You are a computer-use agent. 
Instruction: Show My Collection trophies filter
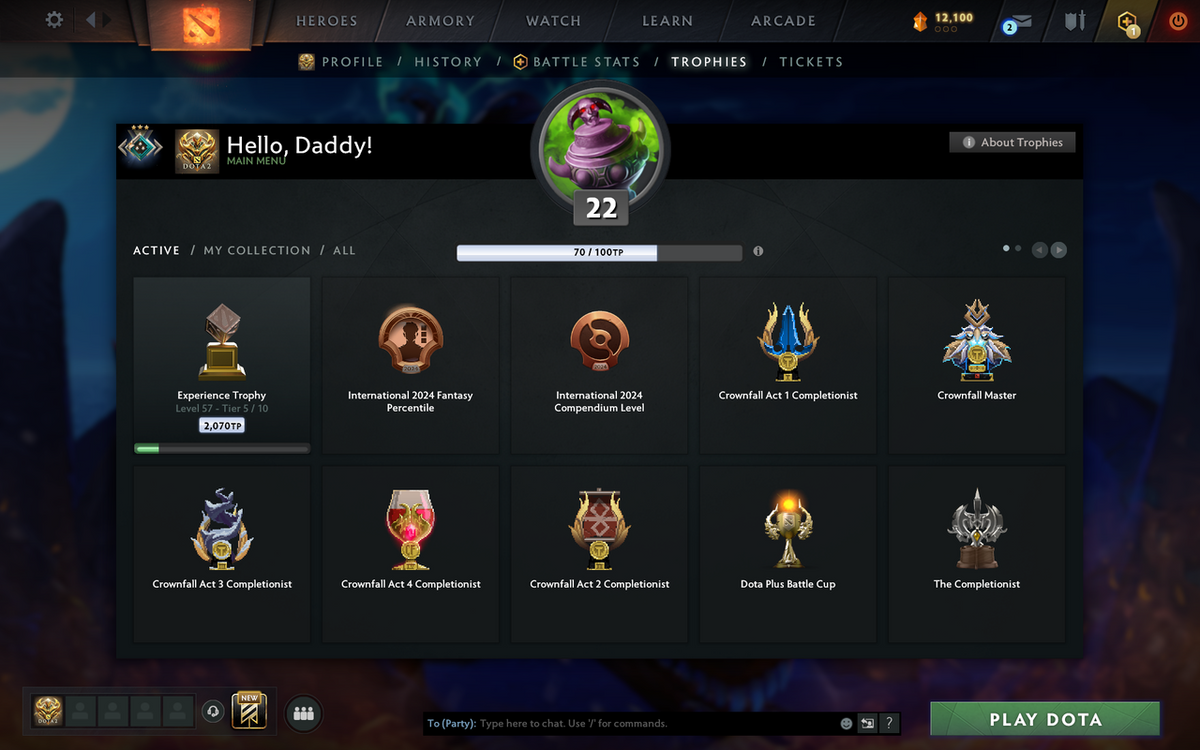(257, 250)
